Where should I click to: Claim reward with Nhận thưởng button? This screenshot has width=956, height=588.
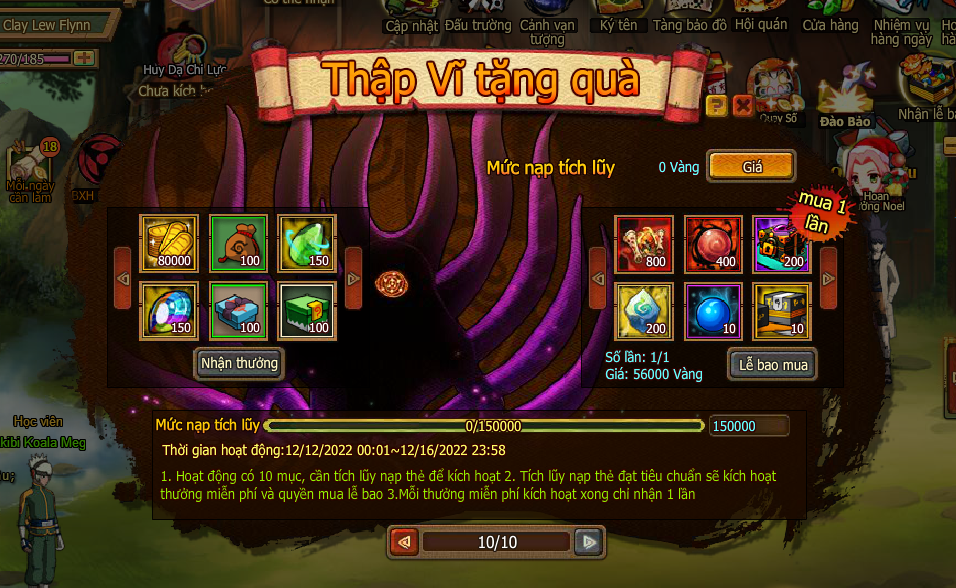coord(239,363)
